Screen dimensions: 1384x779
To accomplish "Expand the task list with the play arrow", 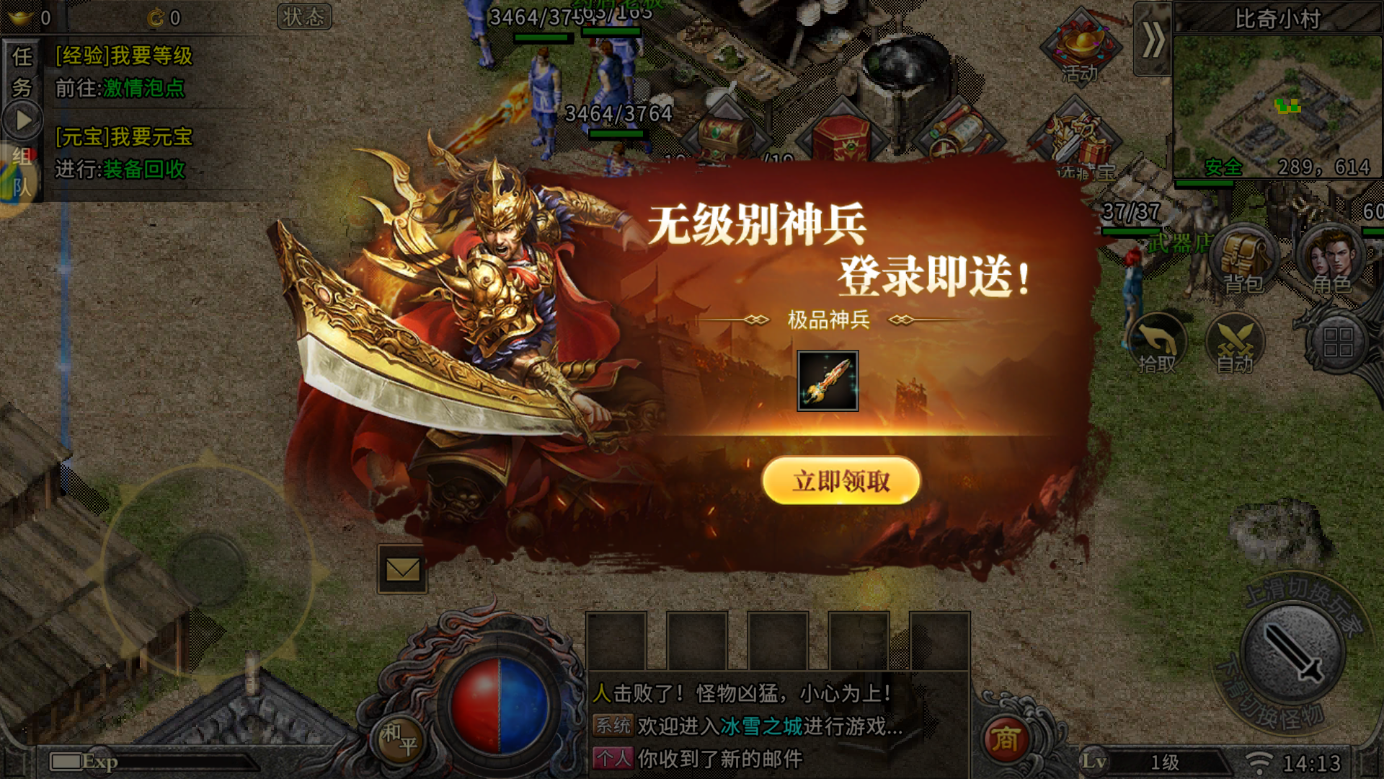I will coord(22,120).
